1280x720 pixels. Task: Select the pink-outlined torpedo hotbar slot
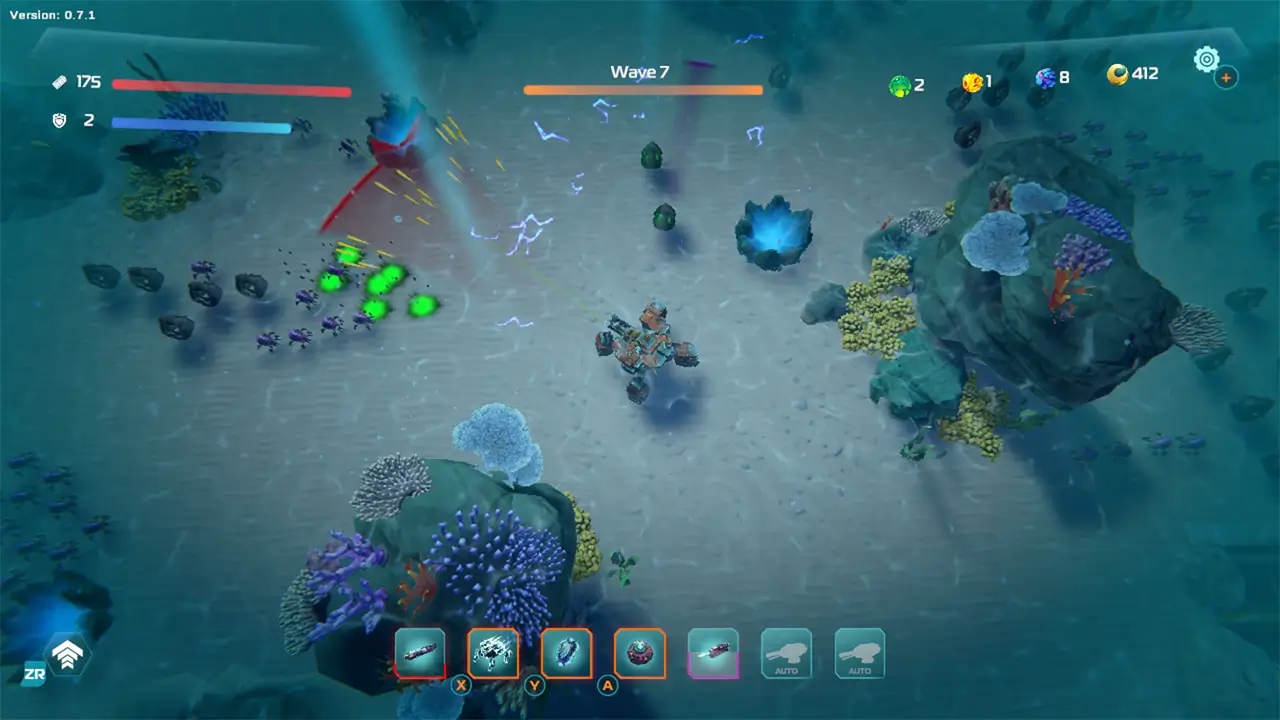click(713, 653)
